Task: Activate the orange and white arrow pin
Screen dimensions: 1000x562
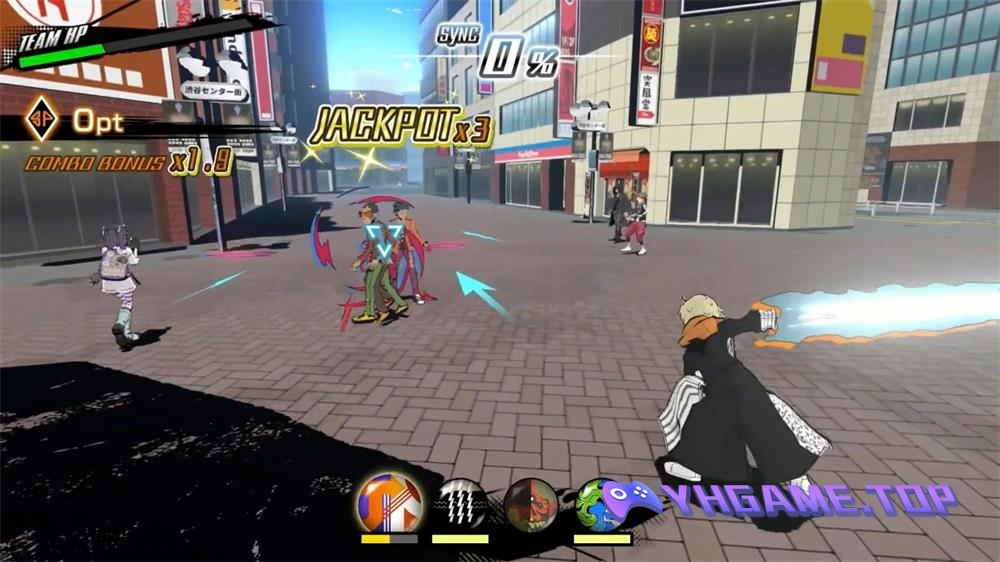Action: point(389,502)
